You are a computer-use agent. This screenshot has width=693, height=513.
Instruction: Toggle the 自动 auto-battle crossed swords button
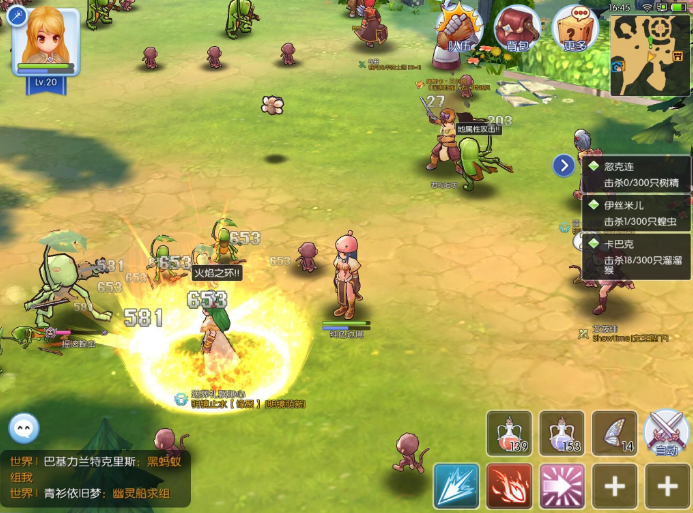click(x=667, y=433)
